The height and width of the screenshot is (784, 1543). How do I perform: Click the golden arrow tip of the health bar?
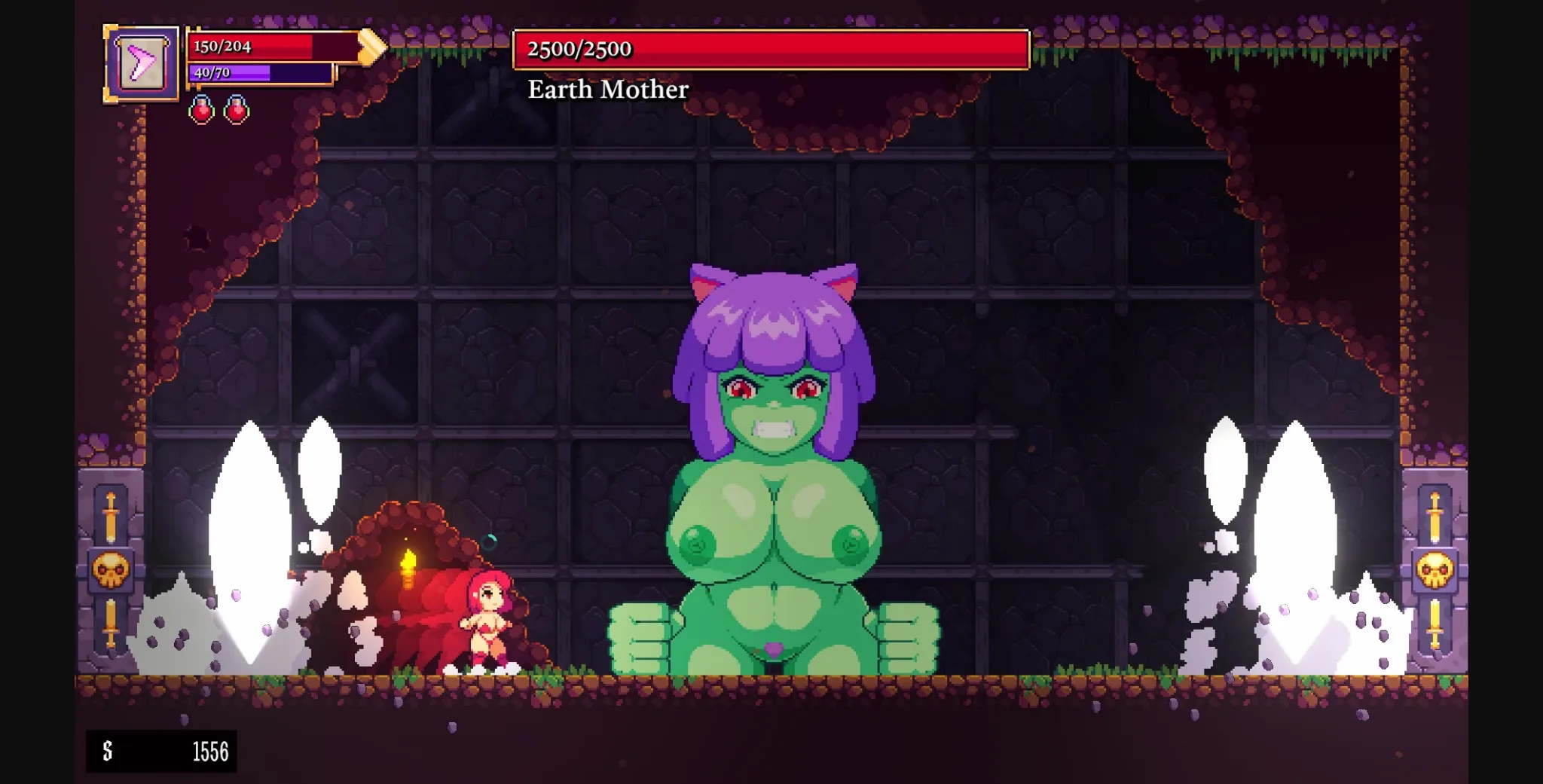click(371, 47)
